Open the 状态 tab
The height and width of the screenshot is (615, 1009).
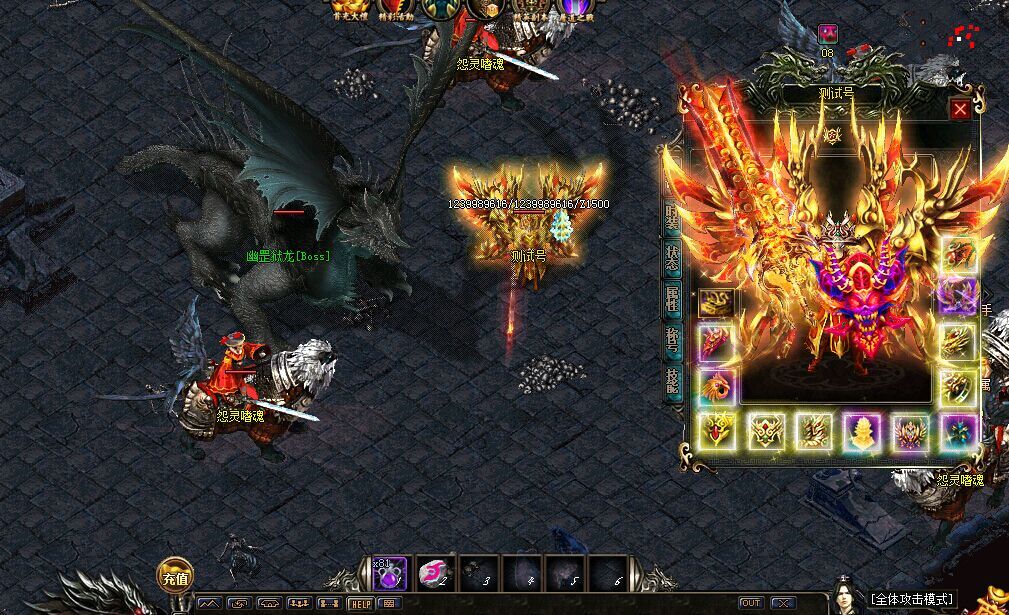pos(673,257)
